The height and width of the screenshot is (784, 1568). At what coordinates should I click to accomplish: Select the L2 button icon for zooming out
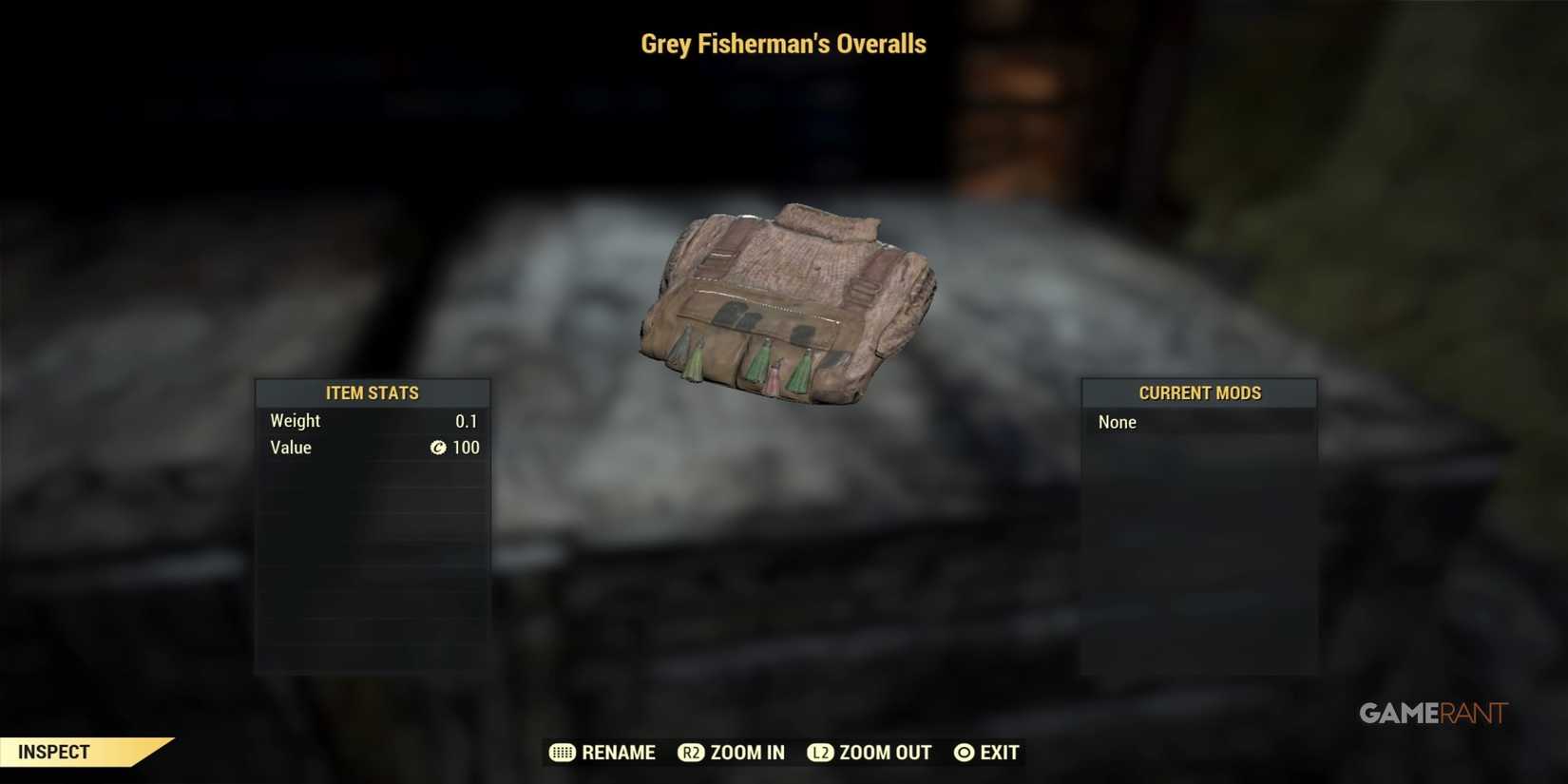coord(821,752)
